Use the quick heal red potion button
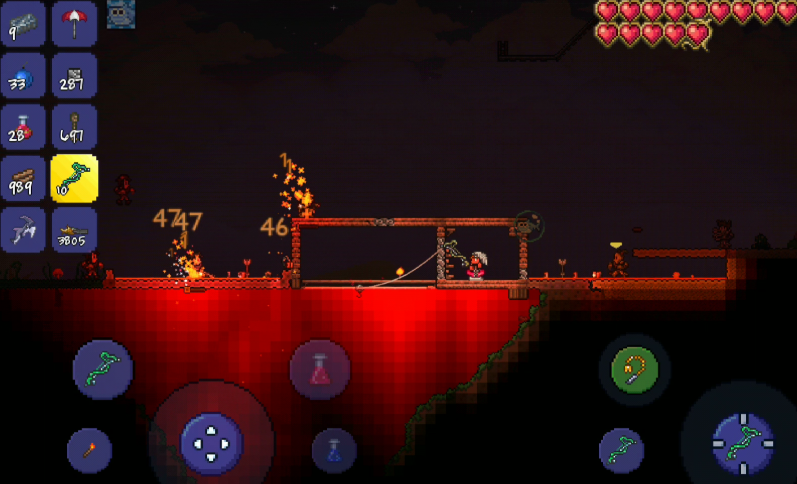Viewport: 797px width, 484px height. pos(319,370)
